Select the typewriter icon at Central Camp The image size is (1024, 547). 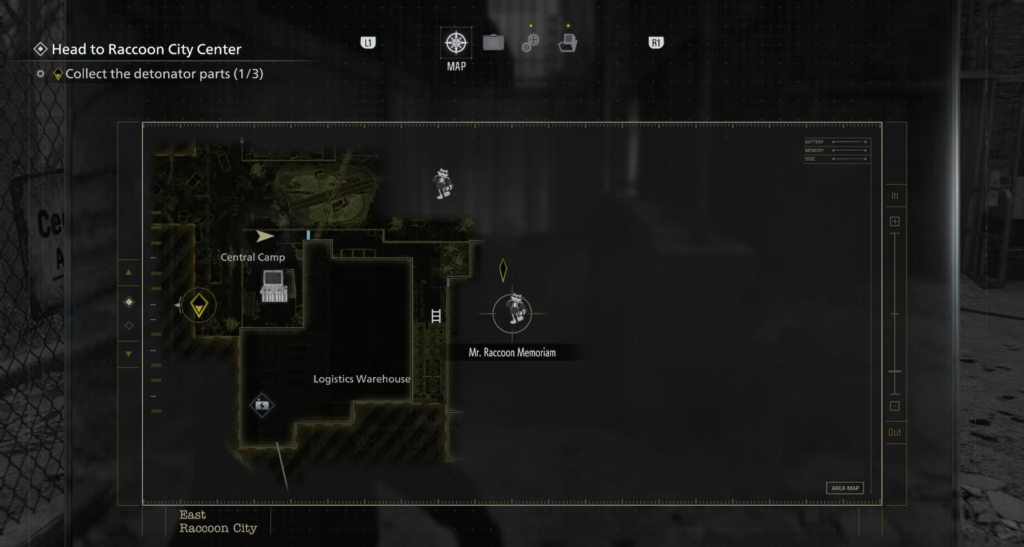273,286
